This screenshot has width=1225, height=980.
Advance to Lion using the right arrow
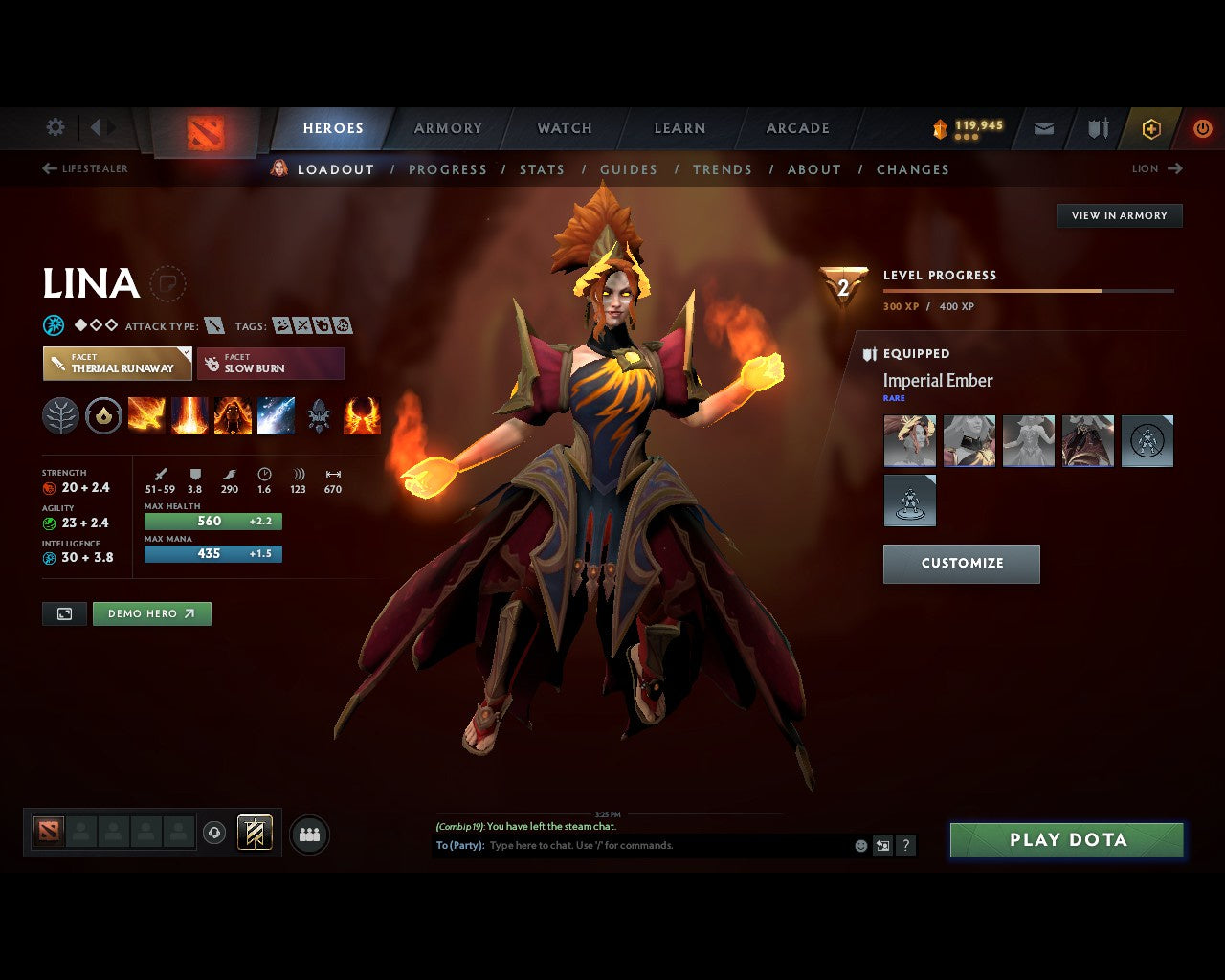point(1177,168)
